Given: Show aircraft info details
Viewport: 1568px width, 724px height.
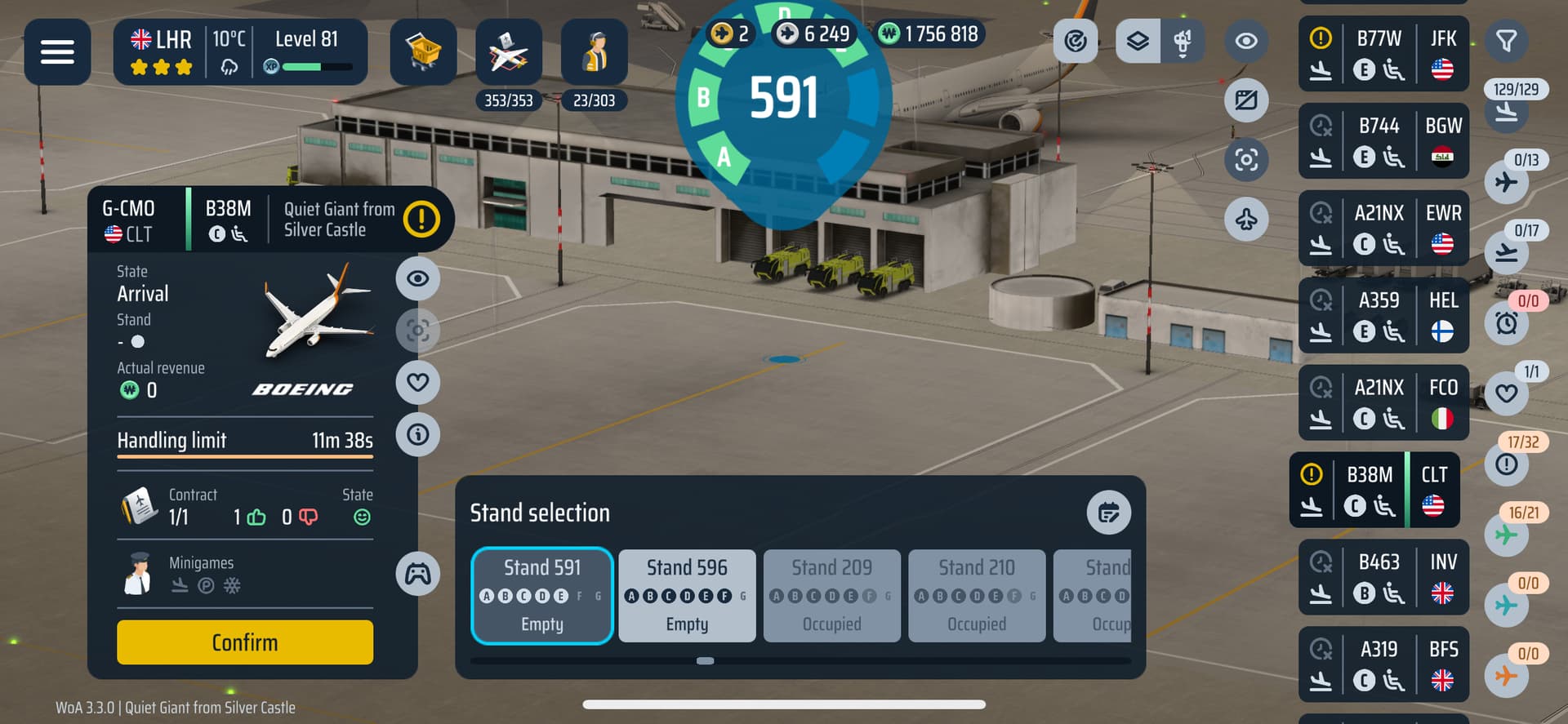Looking at the screenshot, I should tap(417, 434).
